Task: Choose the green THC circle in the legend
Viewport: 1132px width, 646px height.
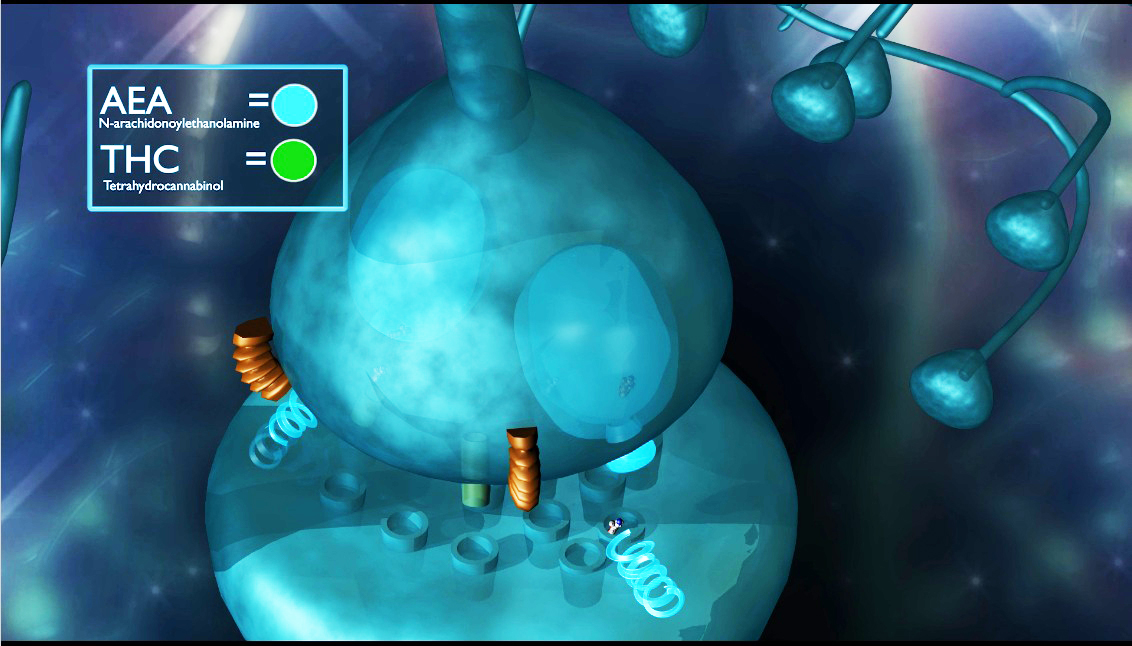Action: [294, 161]
